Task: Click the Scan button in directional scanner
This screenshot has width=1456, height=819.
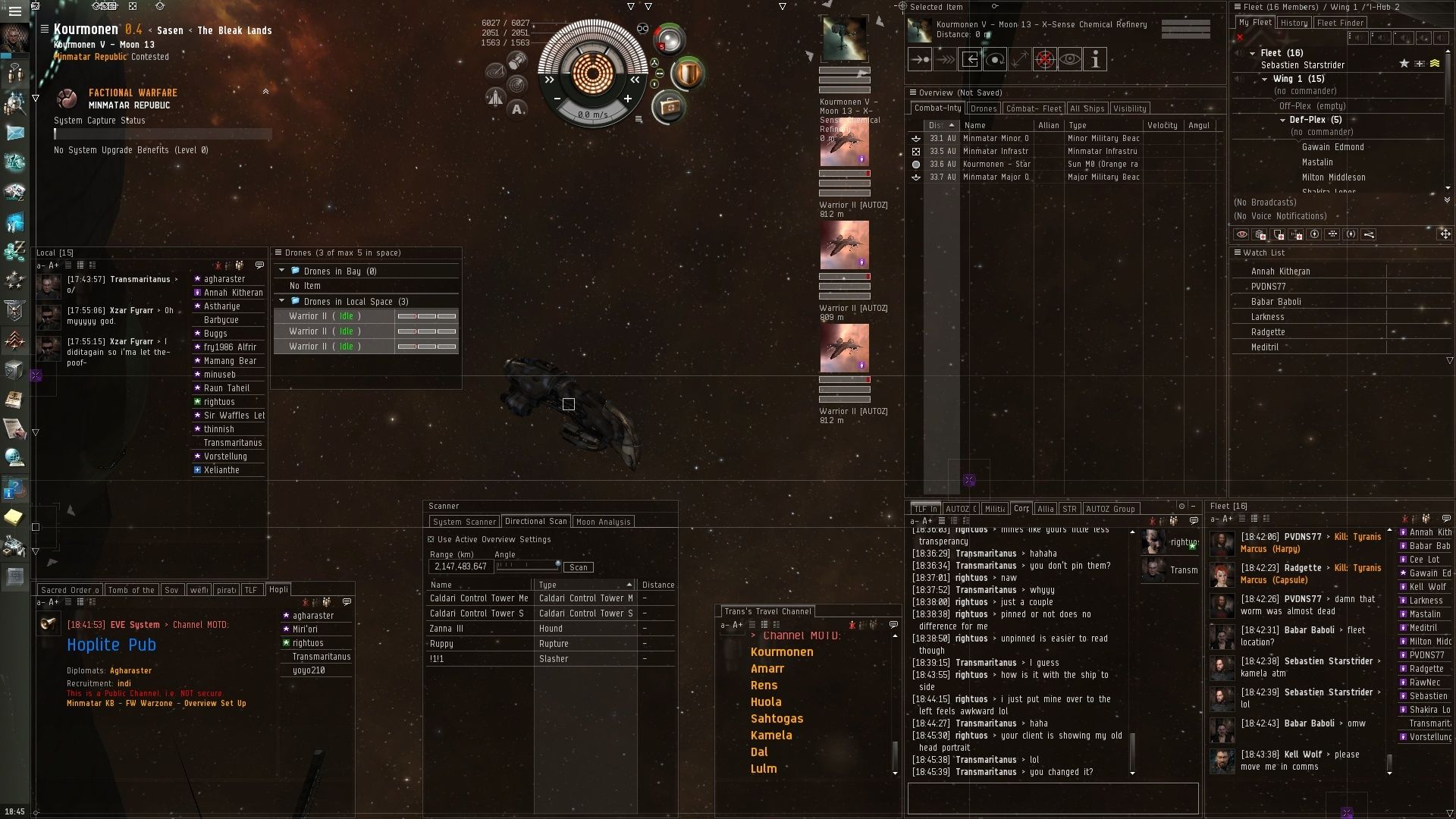Action: (579, 567)
